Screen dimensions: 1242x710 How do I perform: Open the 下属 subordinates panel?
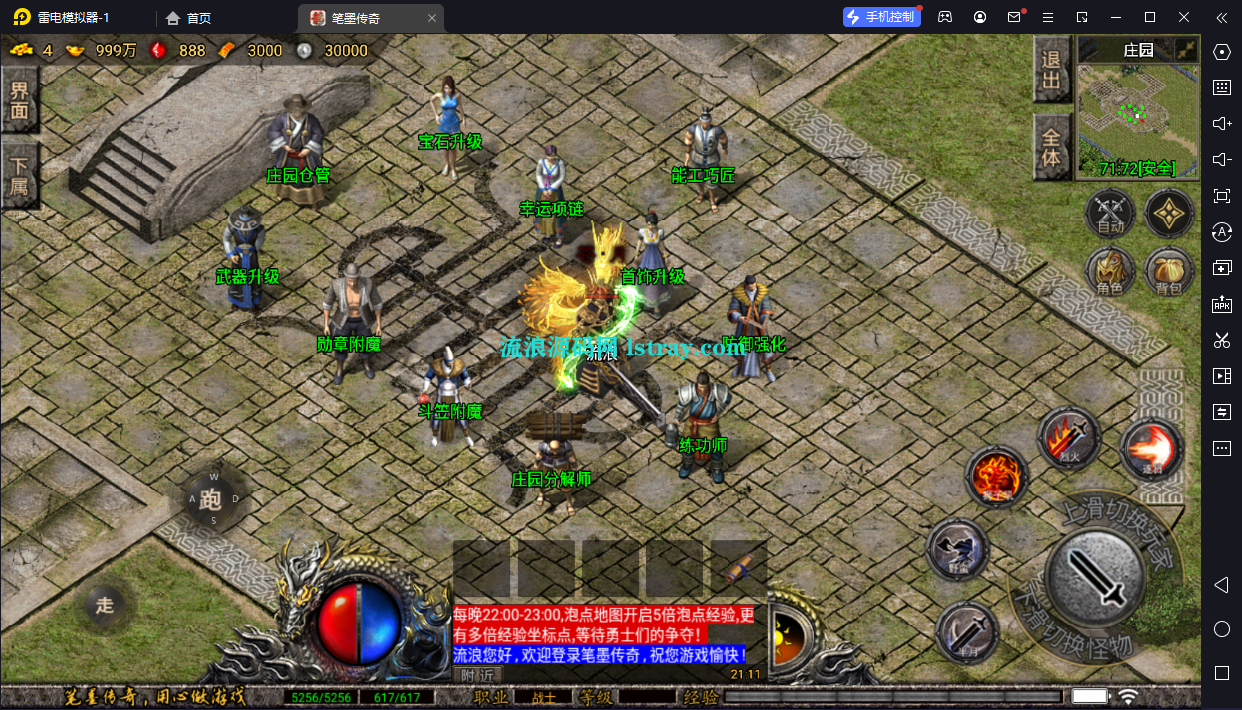point(19,174)
